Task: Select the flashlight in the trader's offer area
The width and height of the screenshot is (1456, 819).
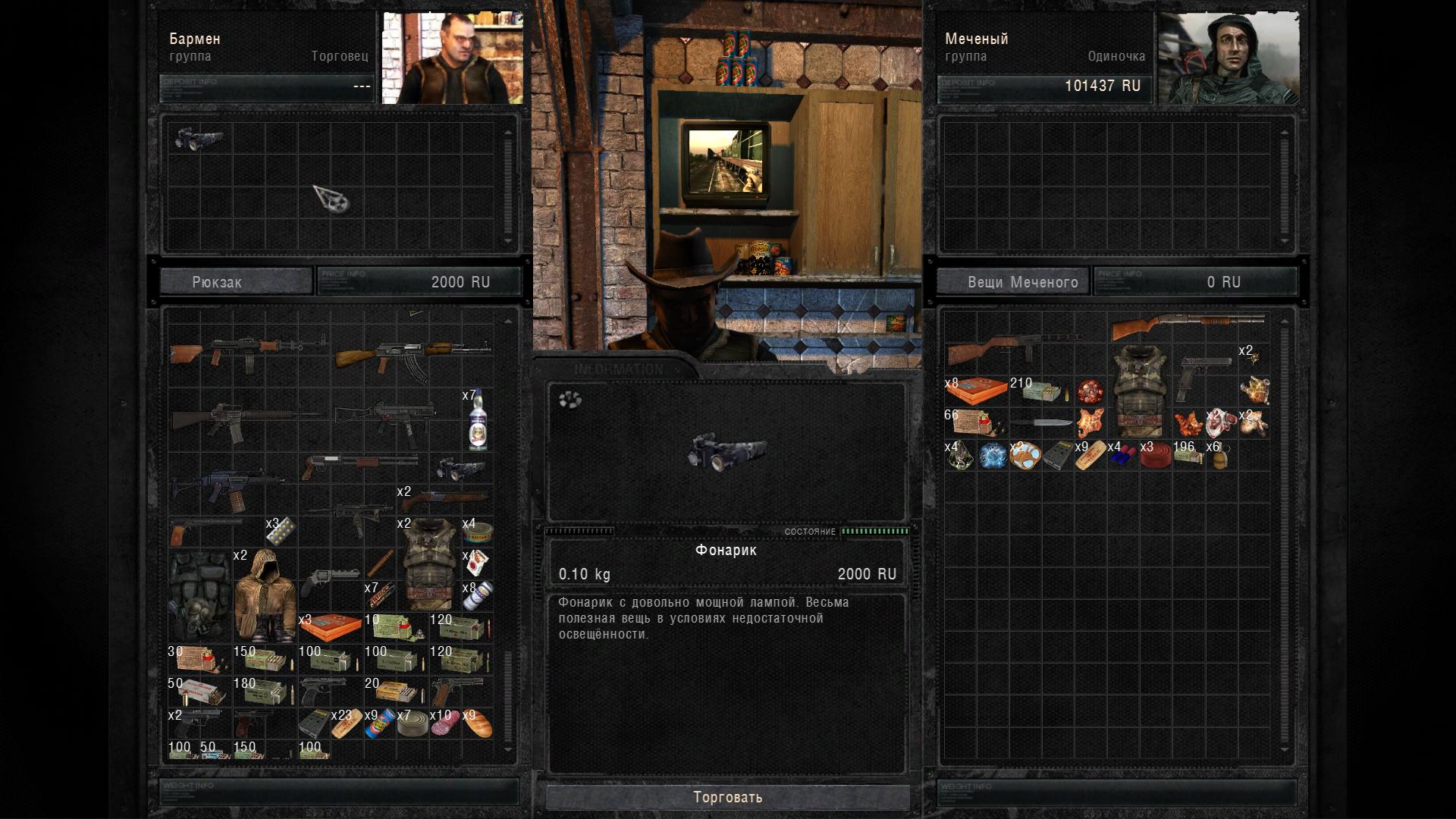Action: pos(199,140)
